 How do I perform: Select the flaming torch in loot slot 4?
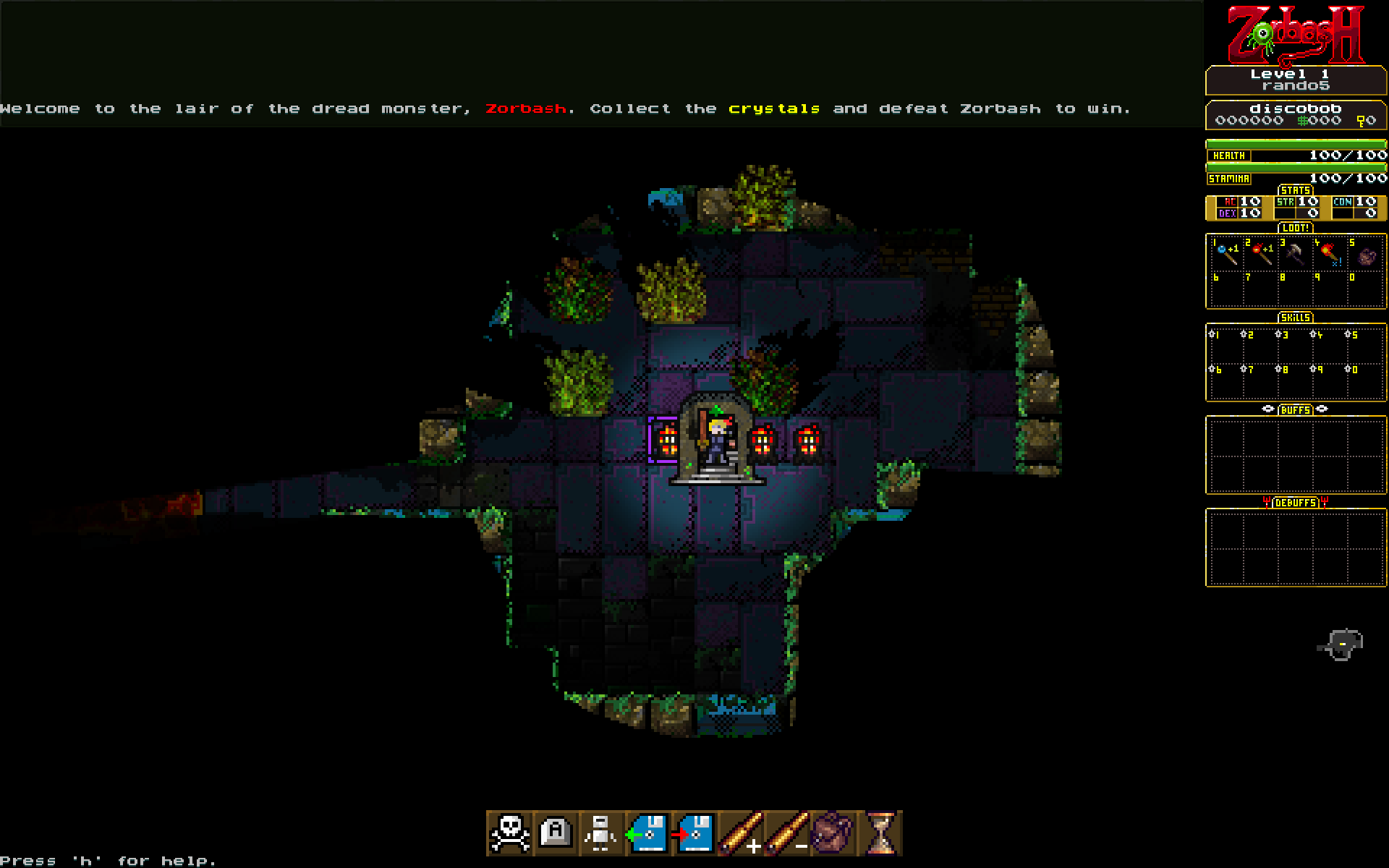click(1330, 254)
